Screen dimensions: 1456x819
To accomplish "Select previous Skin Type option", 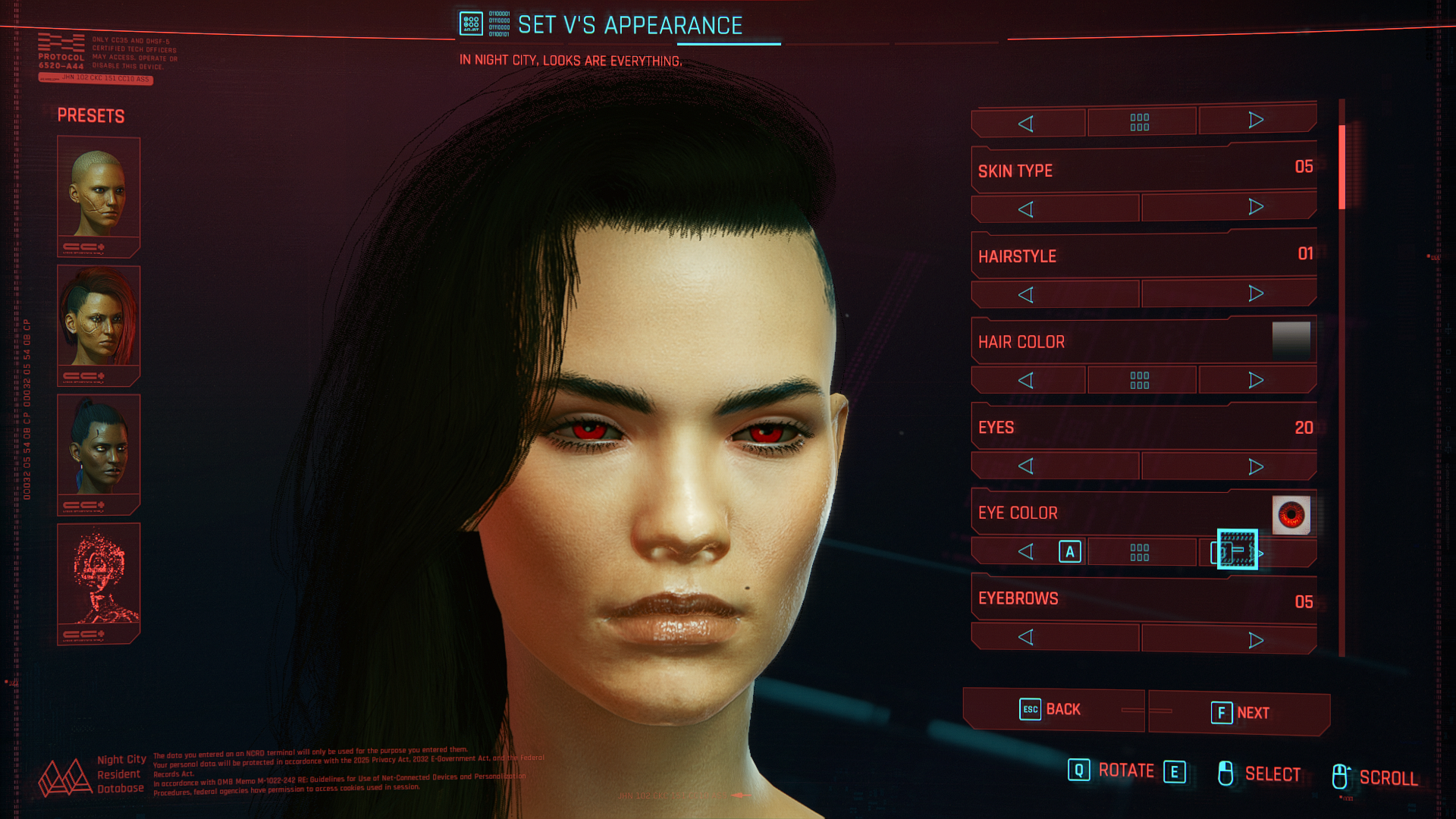I will [1026, 209].
